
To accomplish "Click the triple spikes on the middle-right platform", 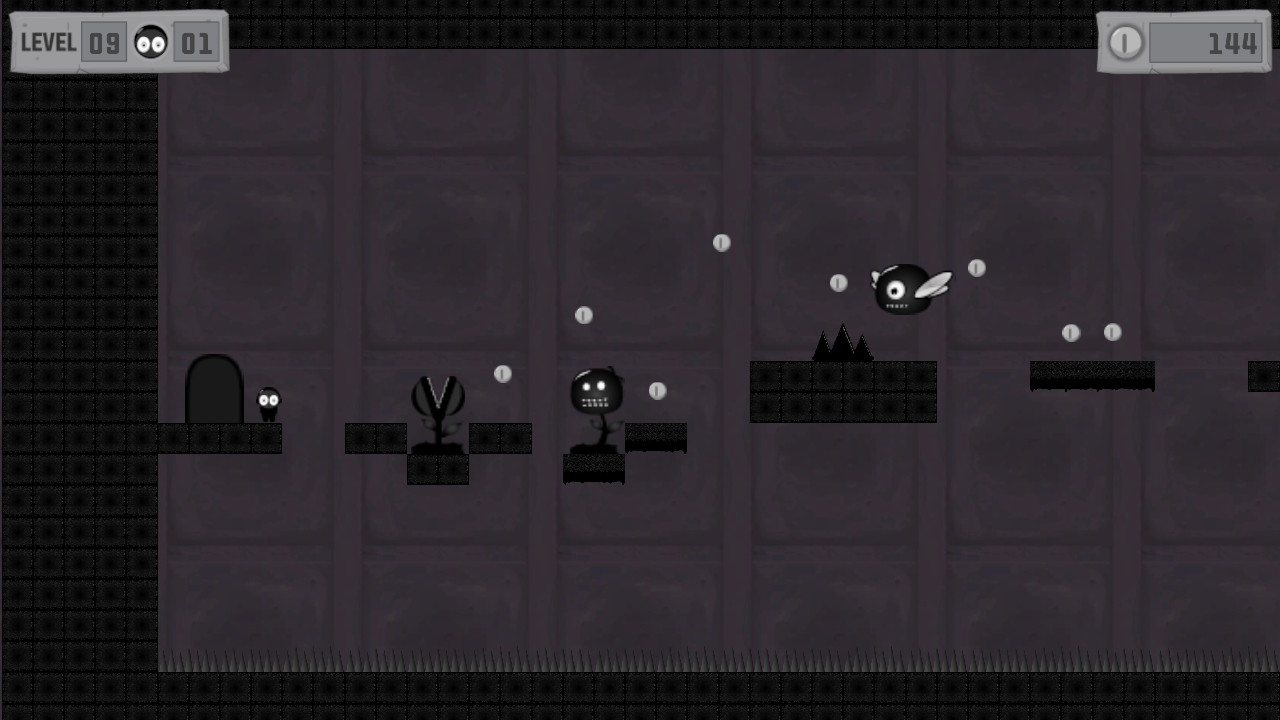I will click(842, 343).
